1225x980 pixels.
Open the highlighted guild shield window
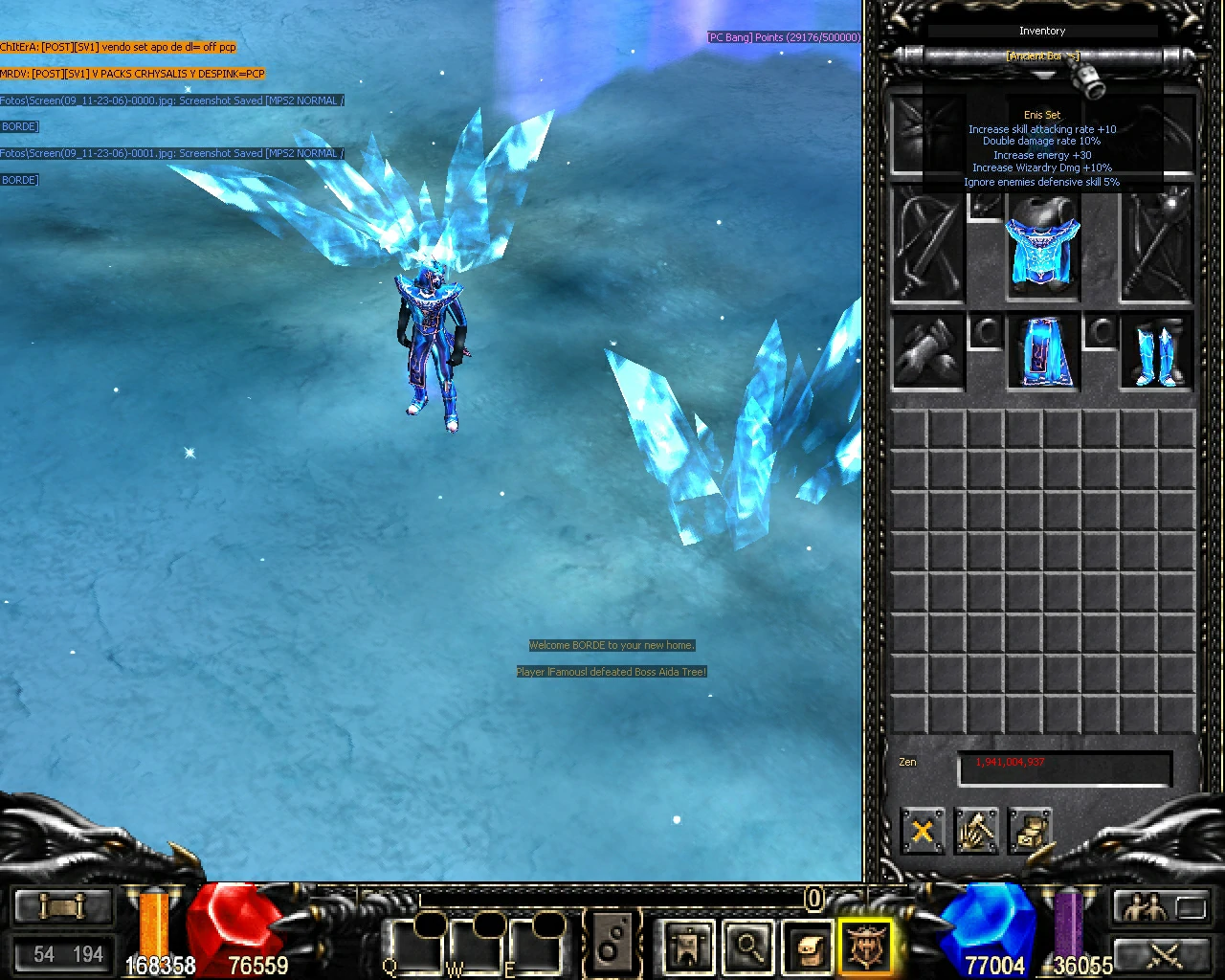coord(866,945)
